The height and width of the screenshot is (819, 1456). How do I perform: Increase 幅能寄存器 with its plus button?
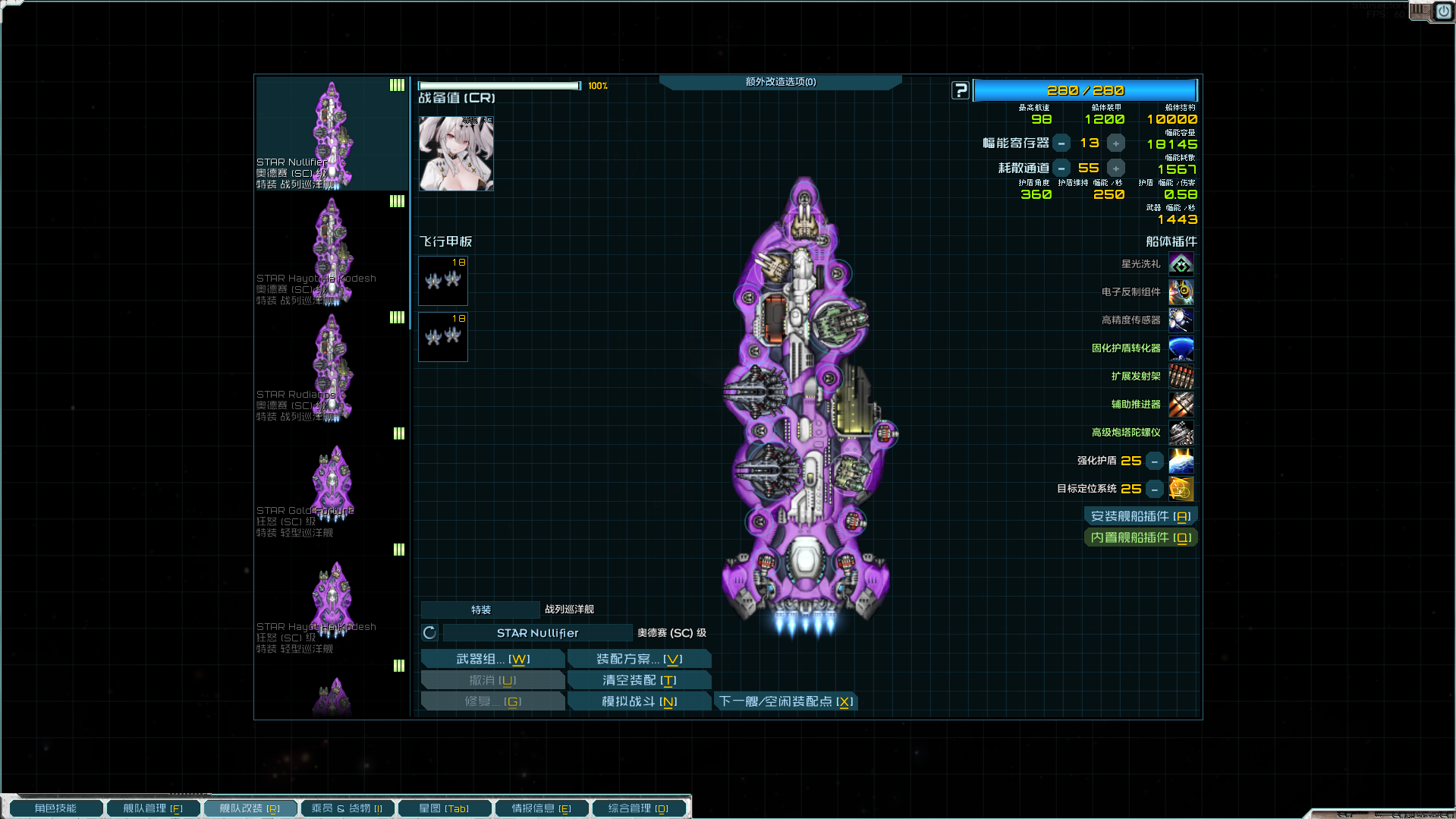(1115, 143)
